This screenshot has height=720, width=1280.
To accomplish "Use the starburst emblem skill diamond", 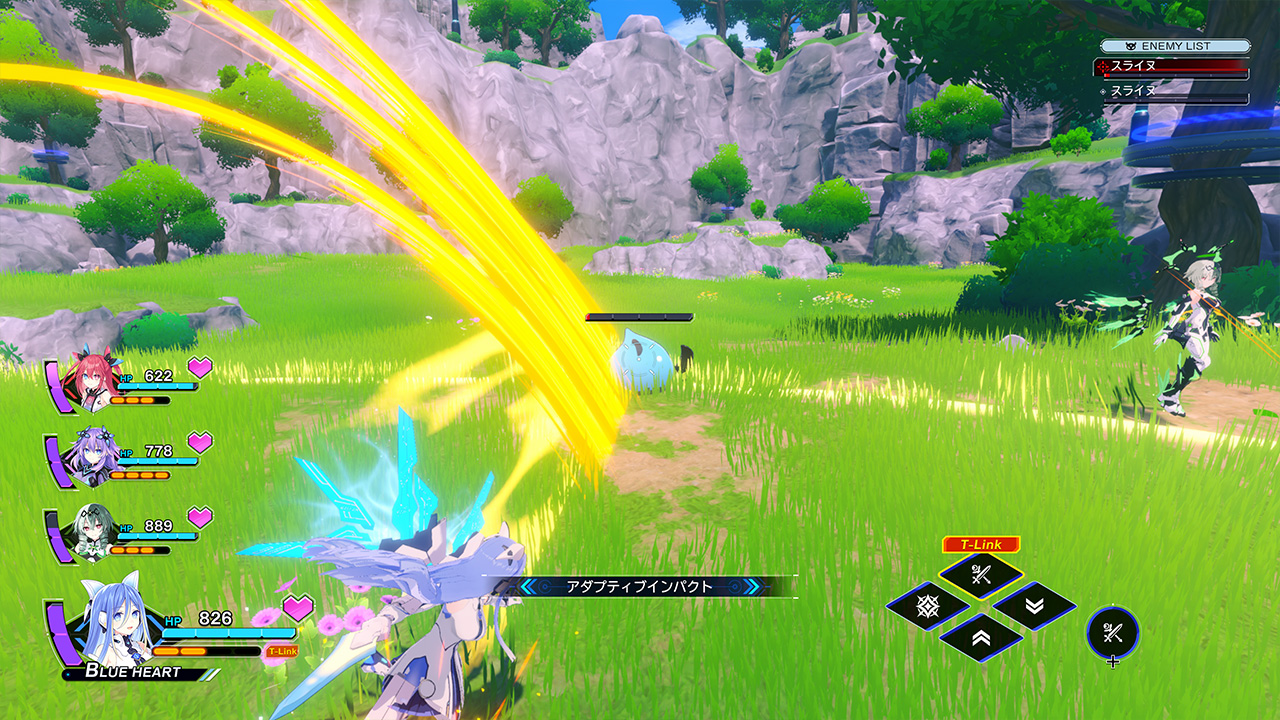I will (x=927, y=606).
